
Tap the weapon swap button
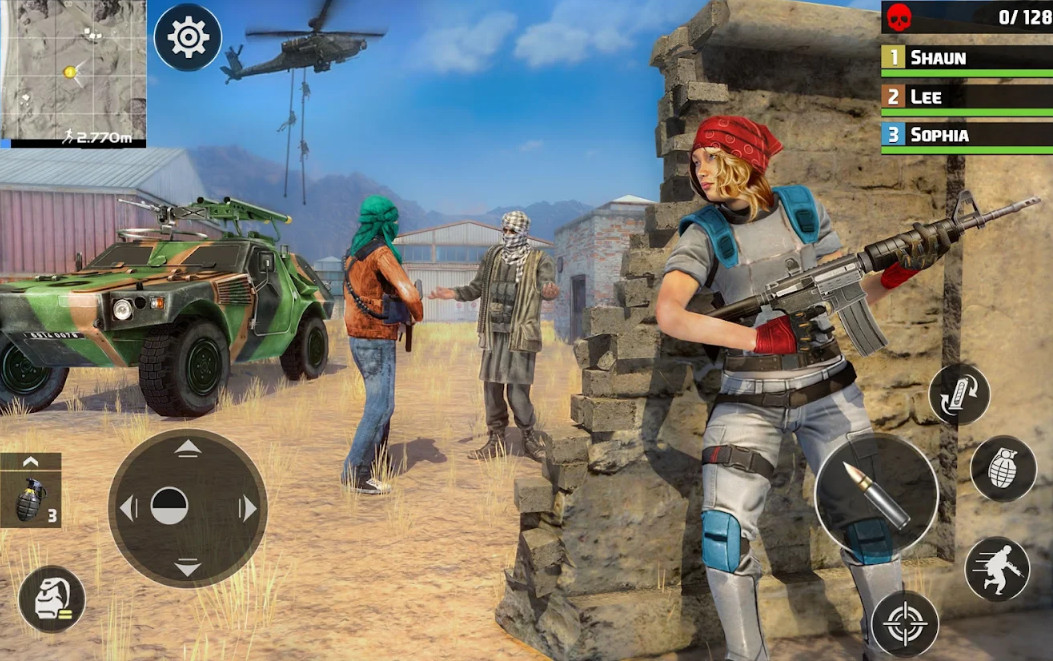pyautogui.click(x=959, y=394)
